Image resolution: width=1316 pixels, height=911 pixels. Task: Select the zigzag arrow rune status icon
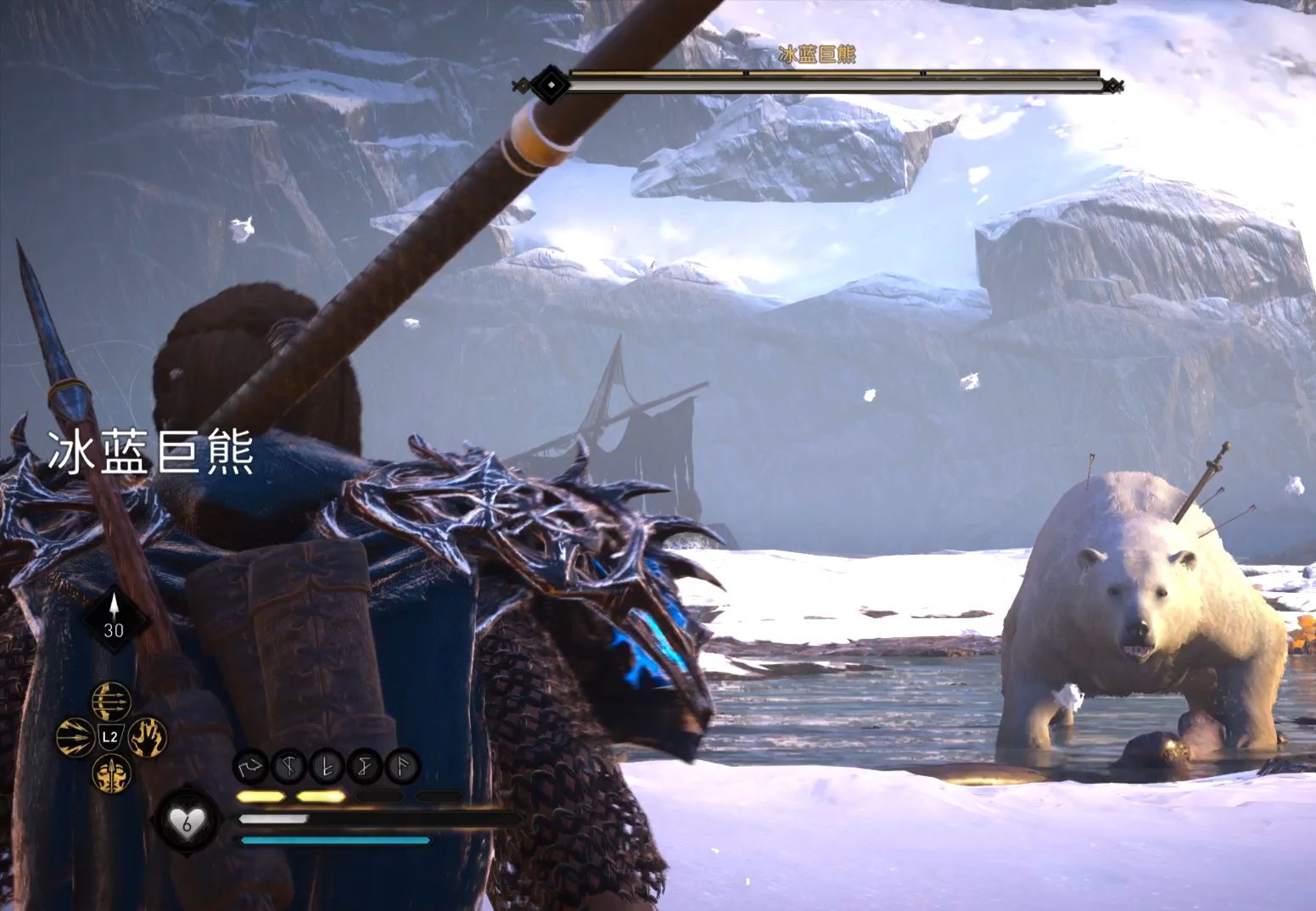[249, 768]
